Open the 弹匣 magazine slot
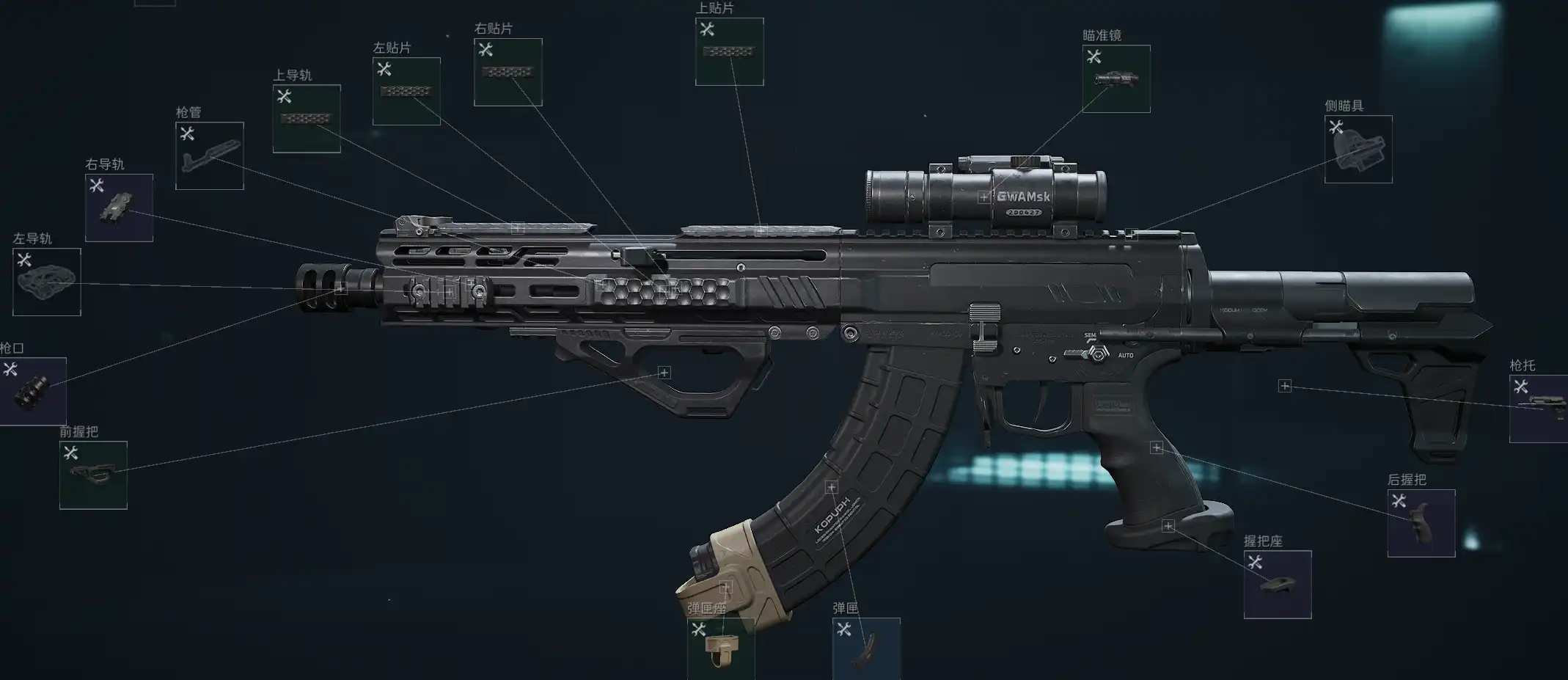 pyautogui.click(x=866, y=648)
